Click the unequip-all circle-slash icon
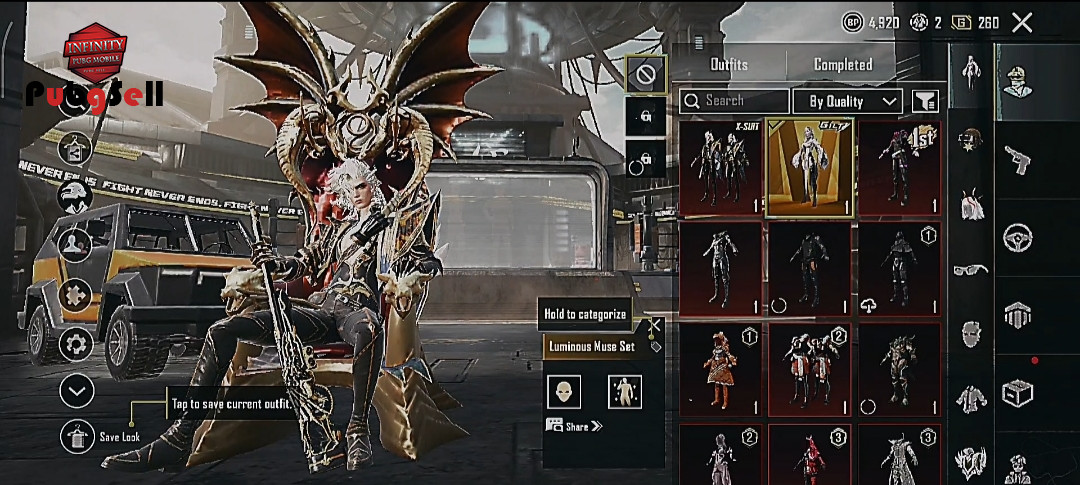The image size is (1080, 485). (x=645, y=74)
